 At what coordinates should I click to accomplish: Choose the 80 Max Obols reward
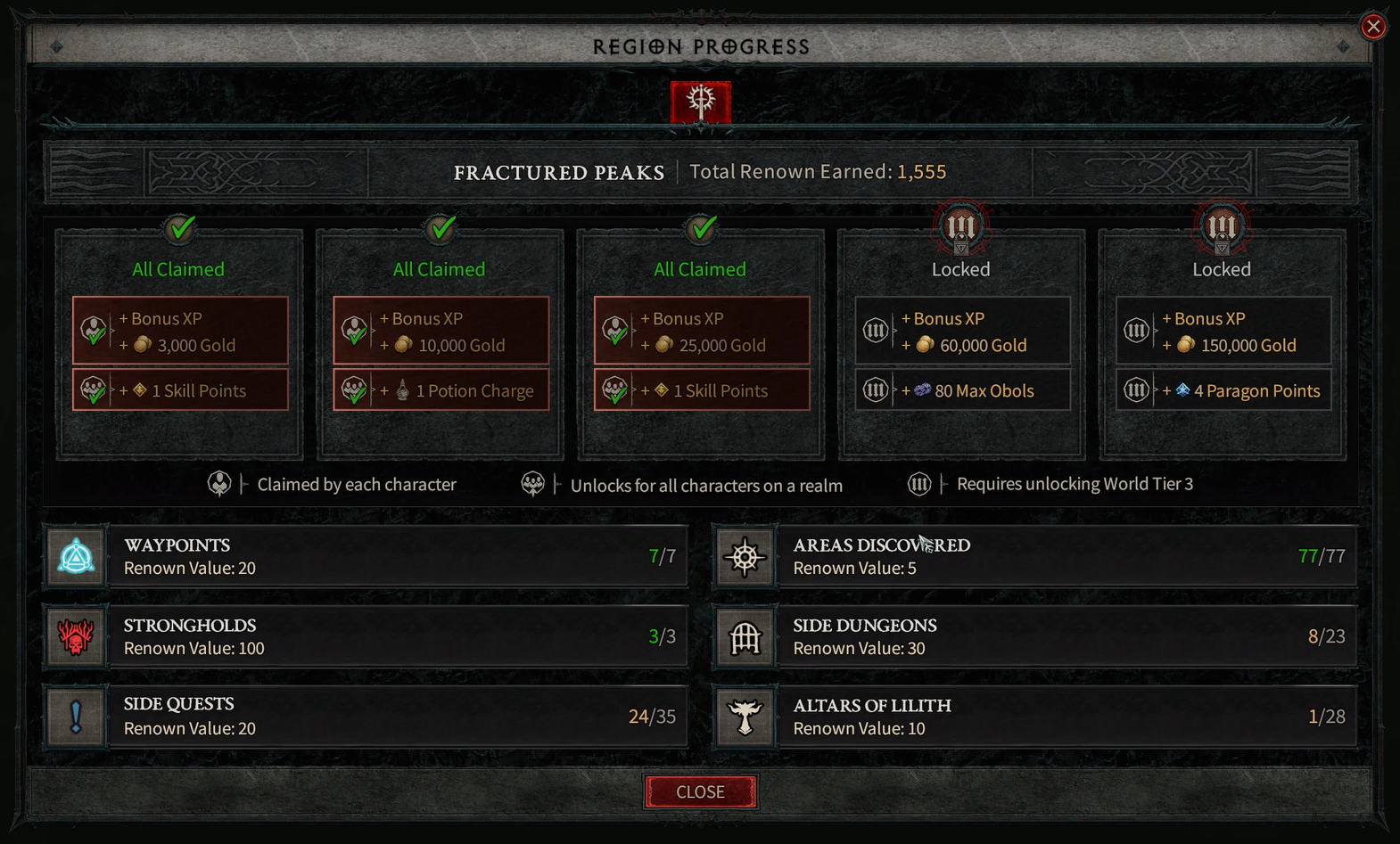click(x=963, y=390)
